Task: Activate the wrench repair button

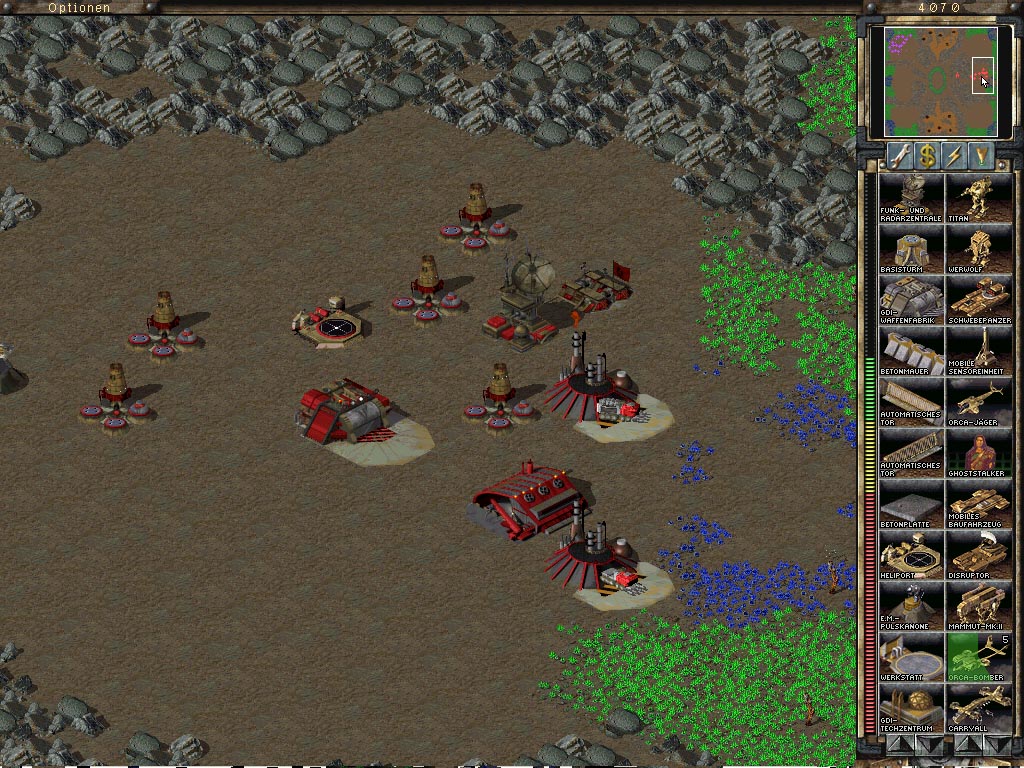Action: [900, 156]
